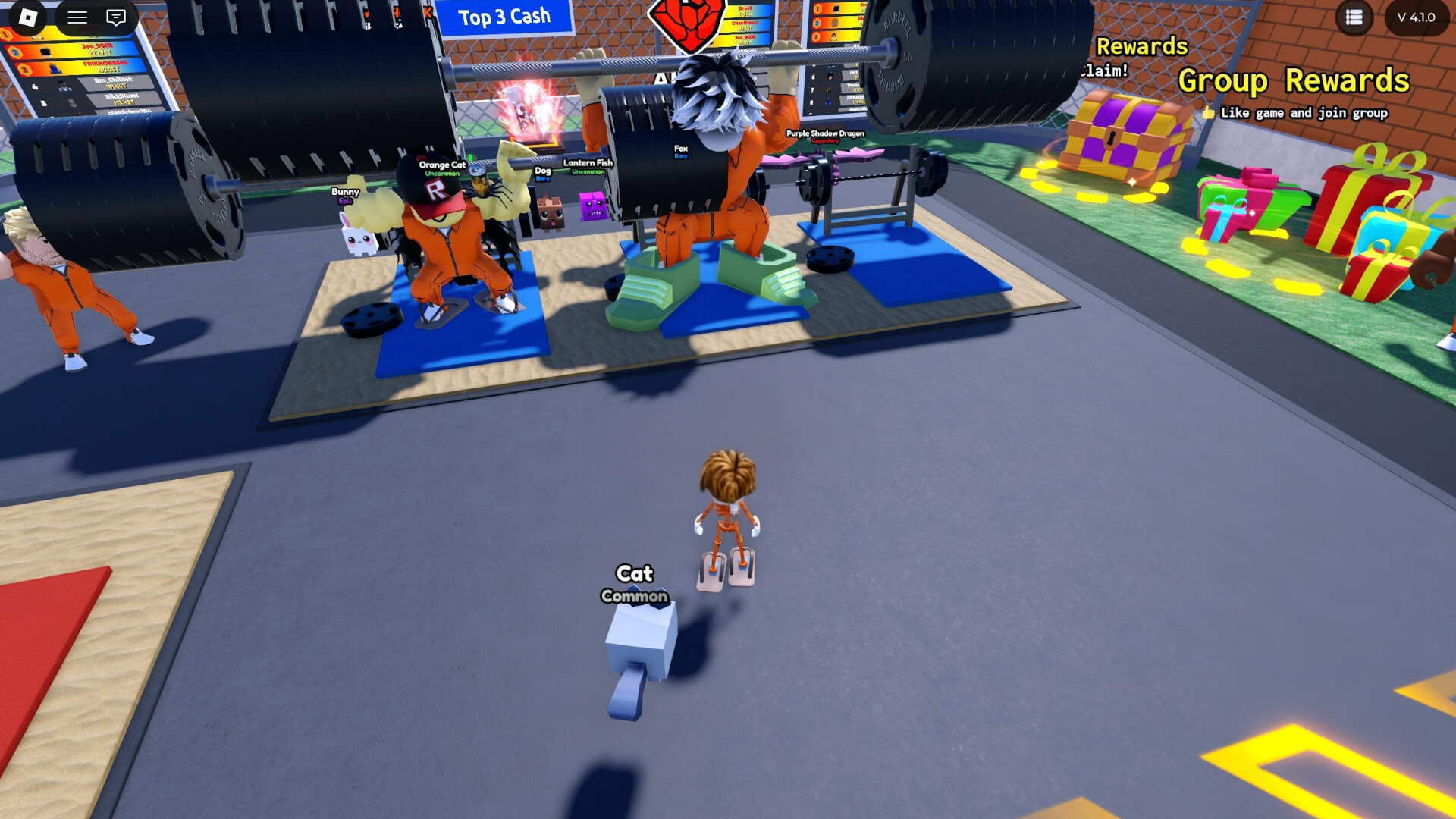Screen dimensions: 1456x819
Task: Click Like game and join group text
Action: point(1303,112)
